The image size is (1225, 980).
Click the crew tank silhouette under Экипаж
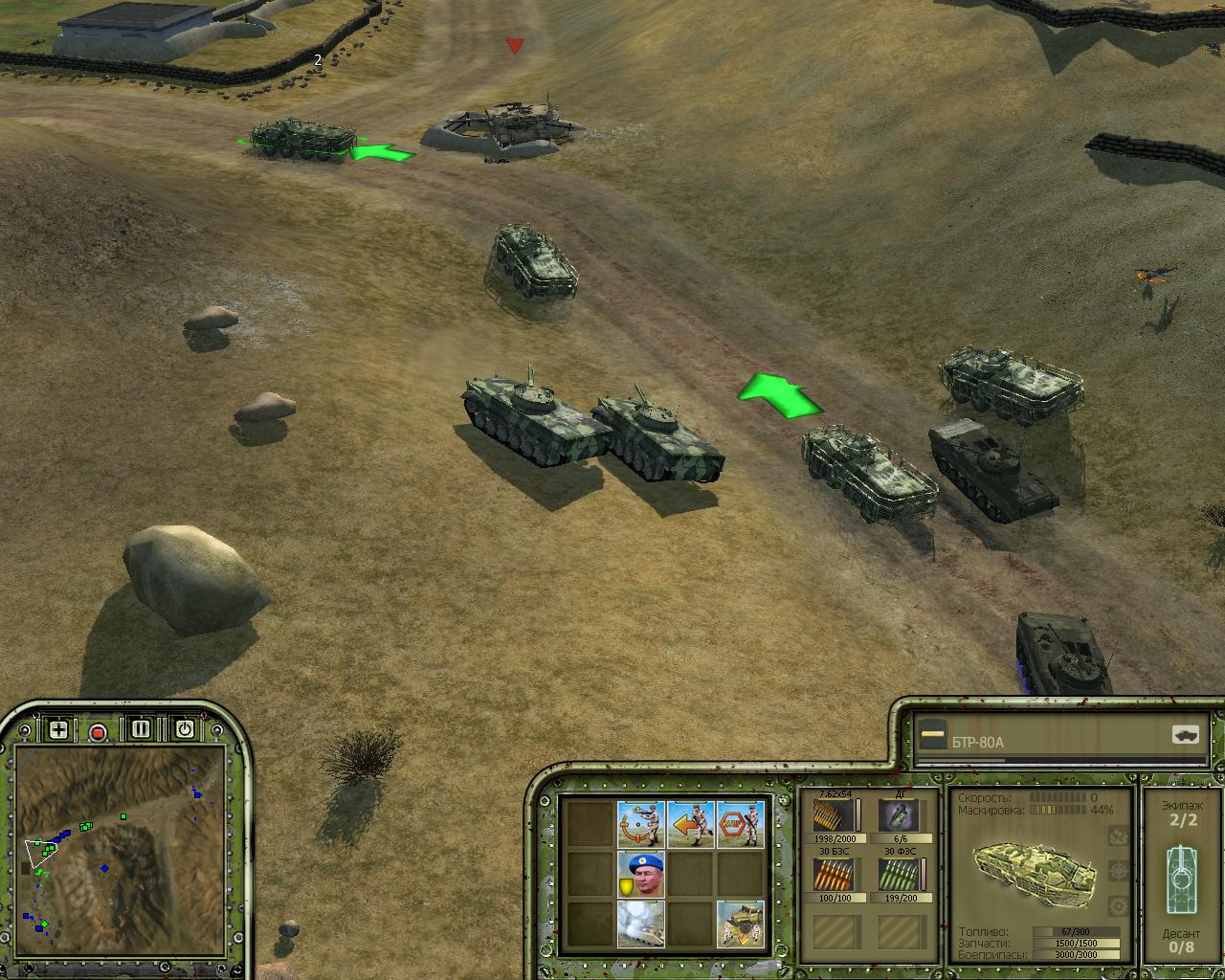point(1181,869)
